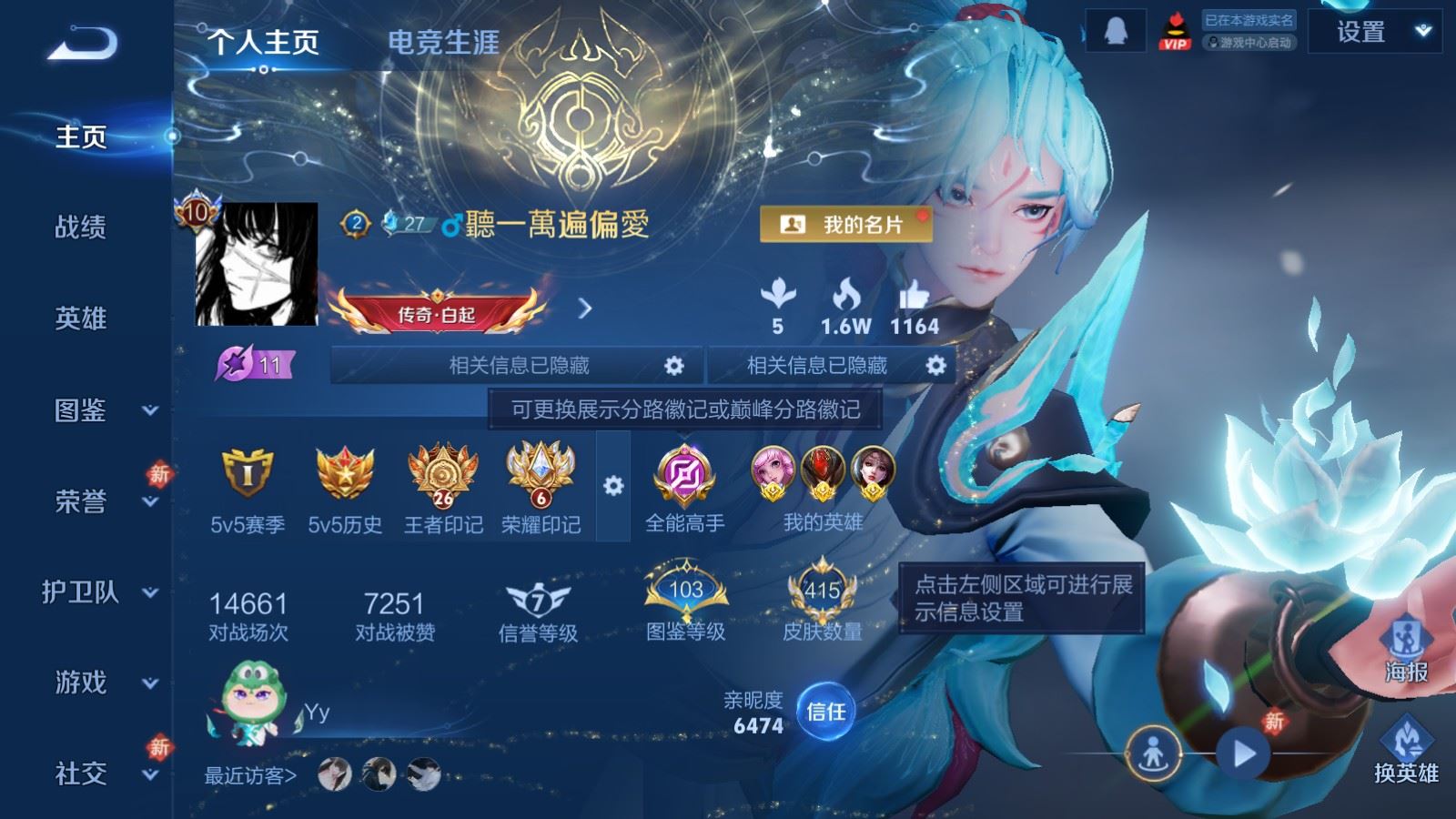
Task: Click the 我的名片 button
Action: [846, 223]
